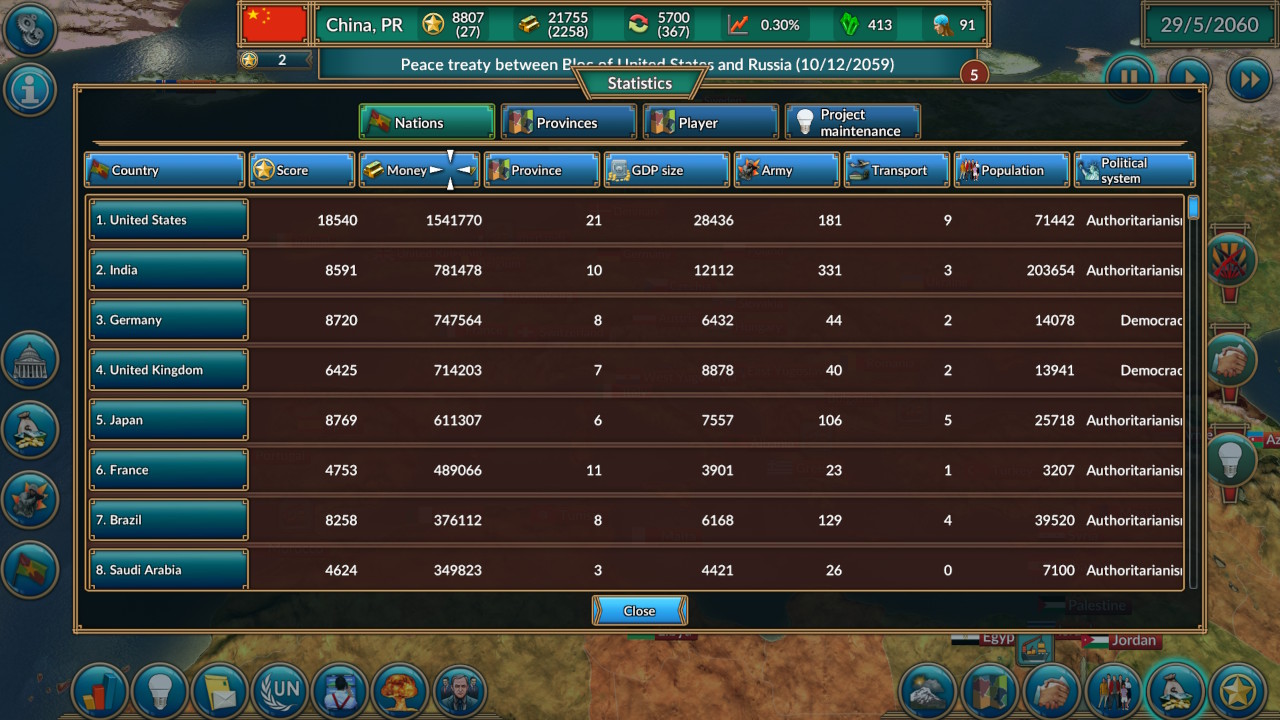1280x720 pixels.
Task: Open the United Nations panel
Action: pos(280,691)
